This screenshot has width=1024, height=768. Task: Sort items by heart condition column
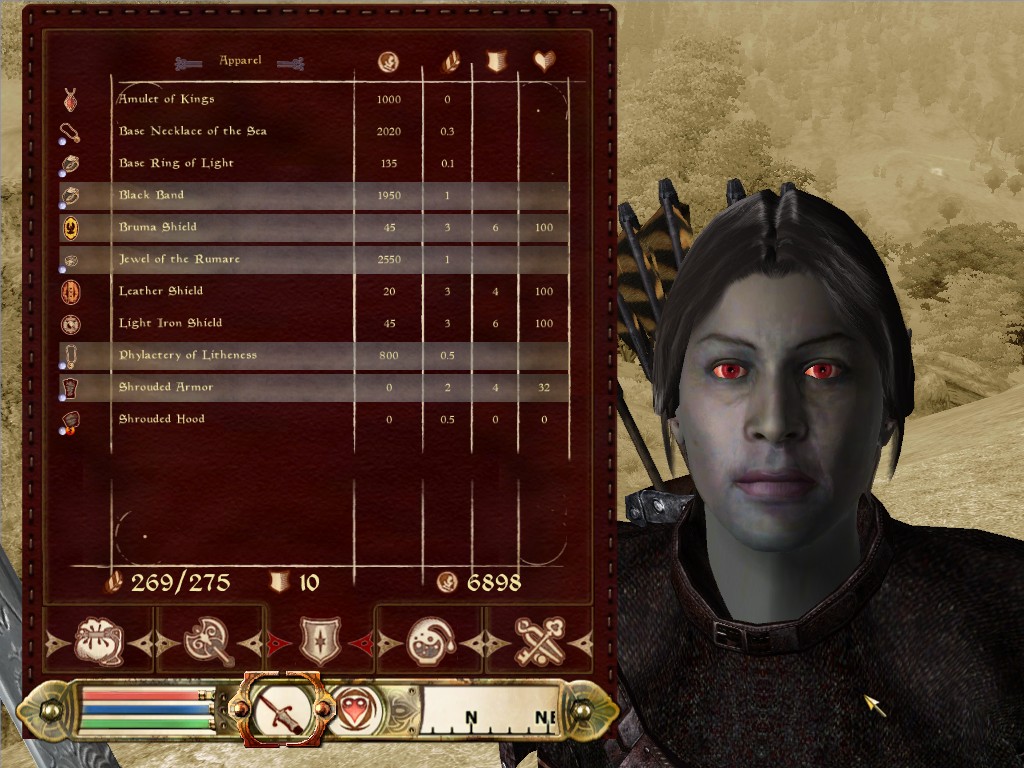point(544,62)
